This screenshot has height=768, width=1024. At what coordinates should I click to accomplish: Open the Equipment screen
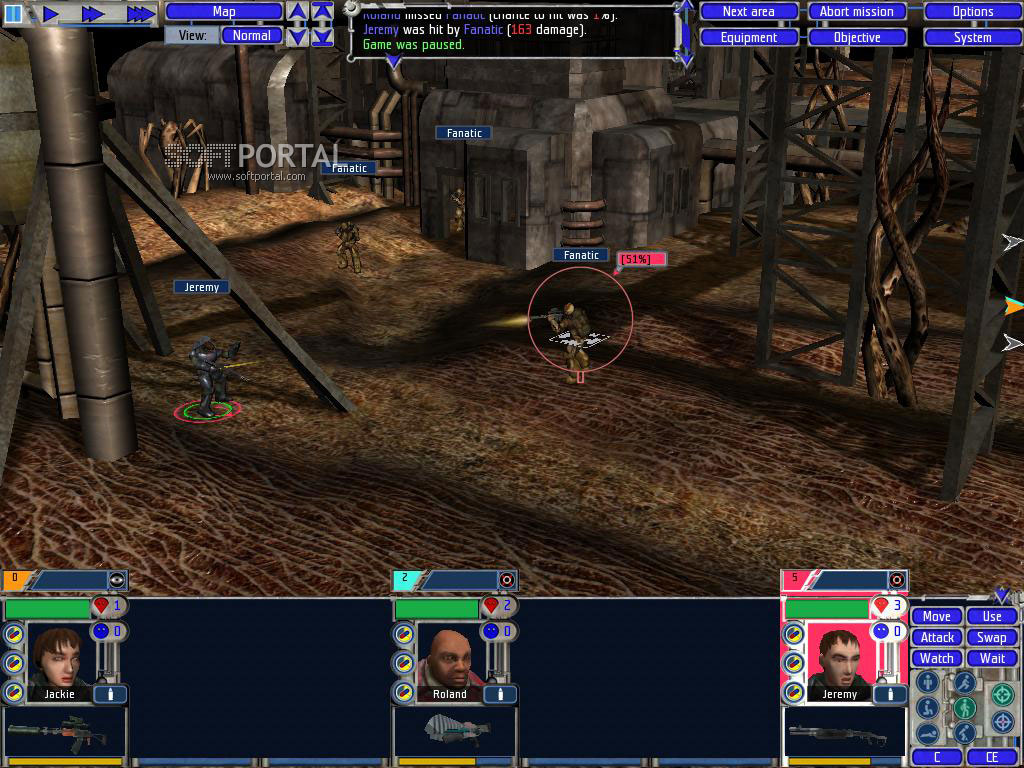748,37
